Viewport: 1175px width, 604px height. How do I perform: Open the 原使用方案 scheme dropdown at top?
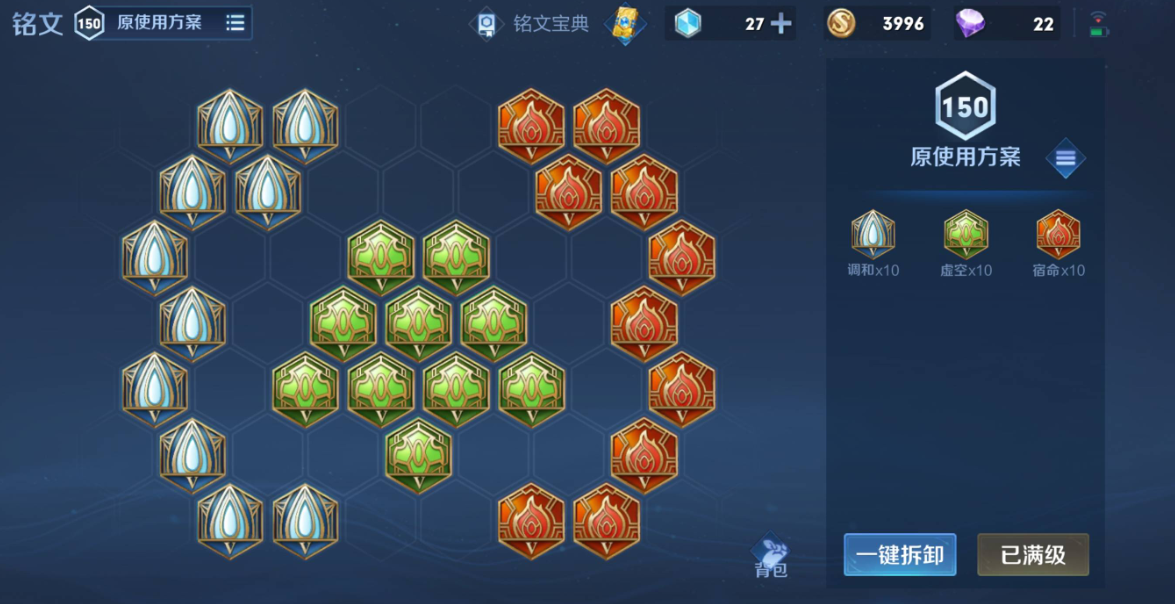coord(235,23)
